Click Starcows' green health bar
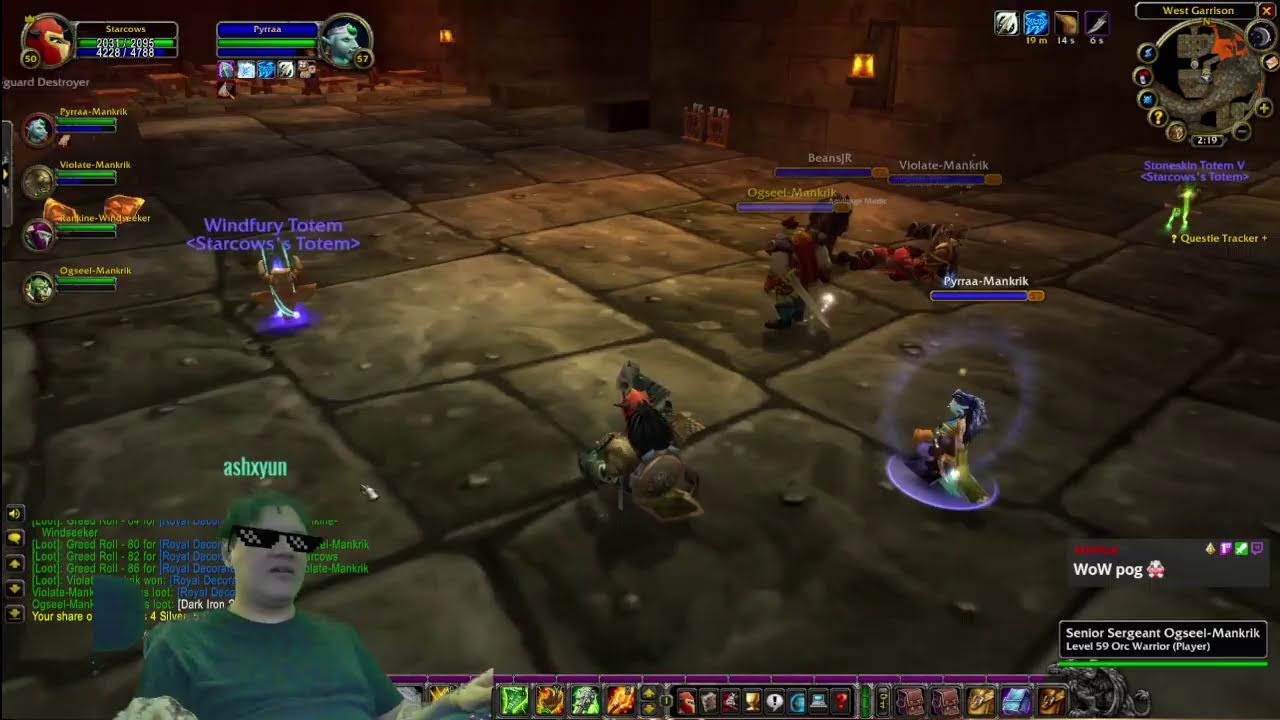 (125, 43)
